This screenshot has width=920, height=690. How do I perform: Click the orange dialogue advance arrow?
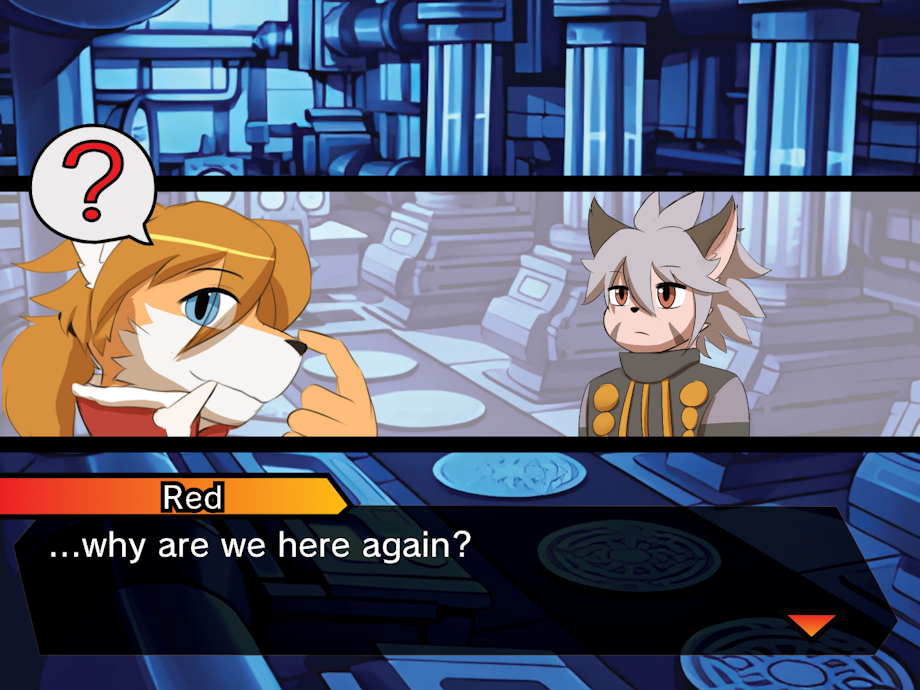click(811, 625)
